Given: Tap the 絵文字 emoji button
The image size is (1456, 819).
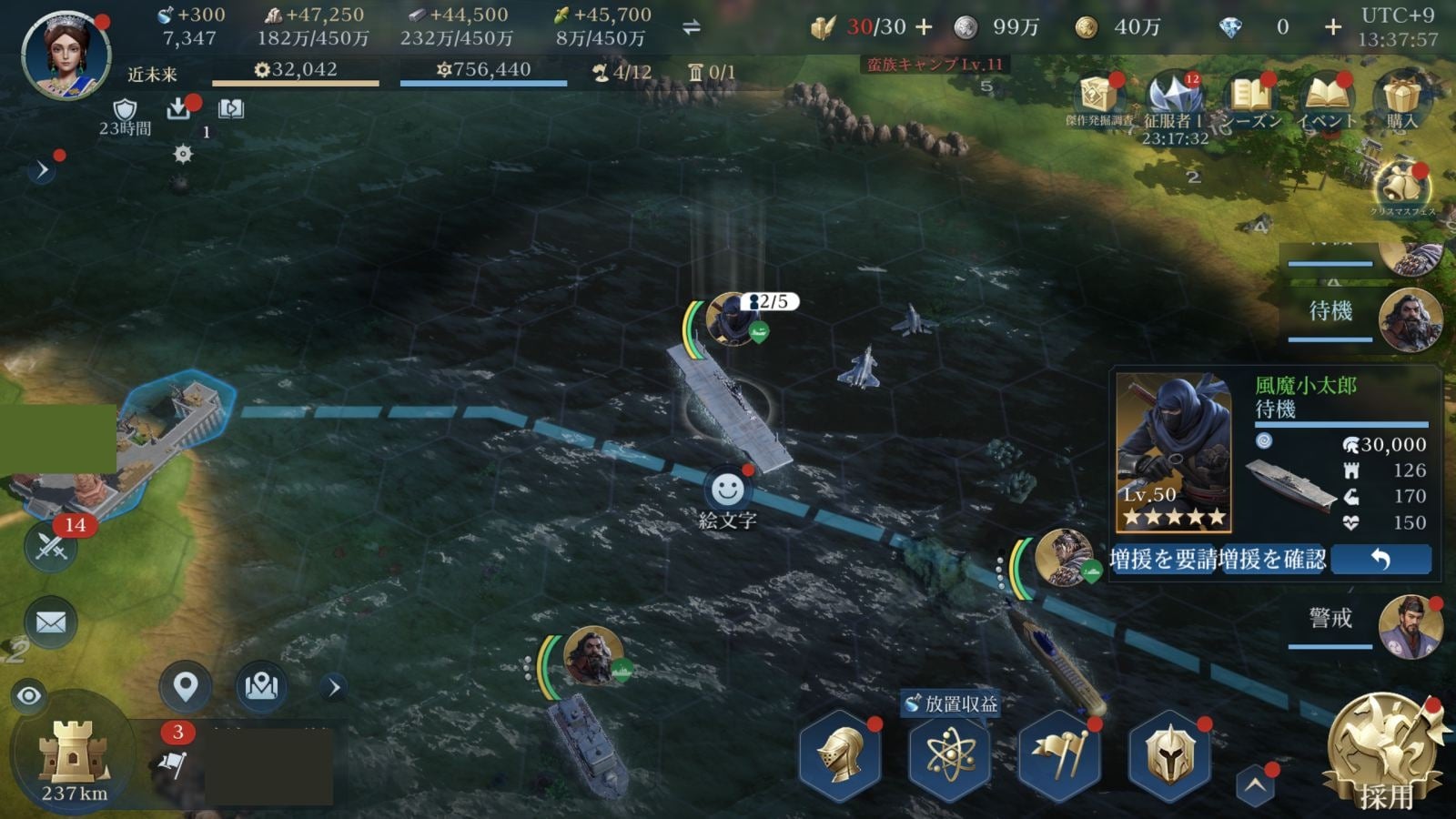Looking at the screenshot, I should tap(727, 491).
